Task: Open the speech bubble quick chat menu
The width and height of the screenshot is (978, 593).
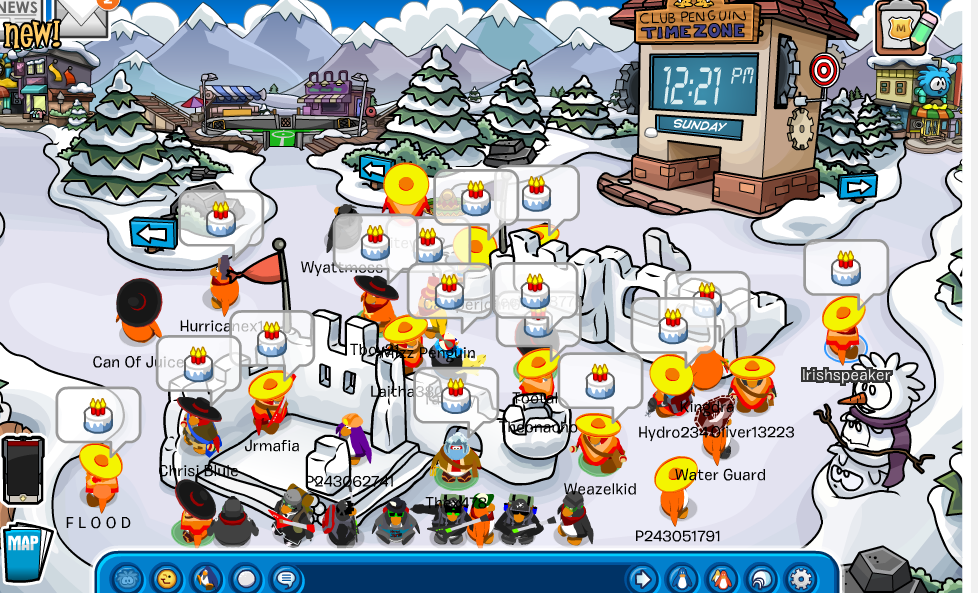Action: [x=286, y=578]
